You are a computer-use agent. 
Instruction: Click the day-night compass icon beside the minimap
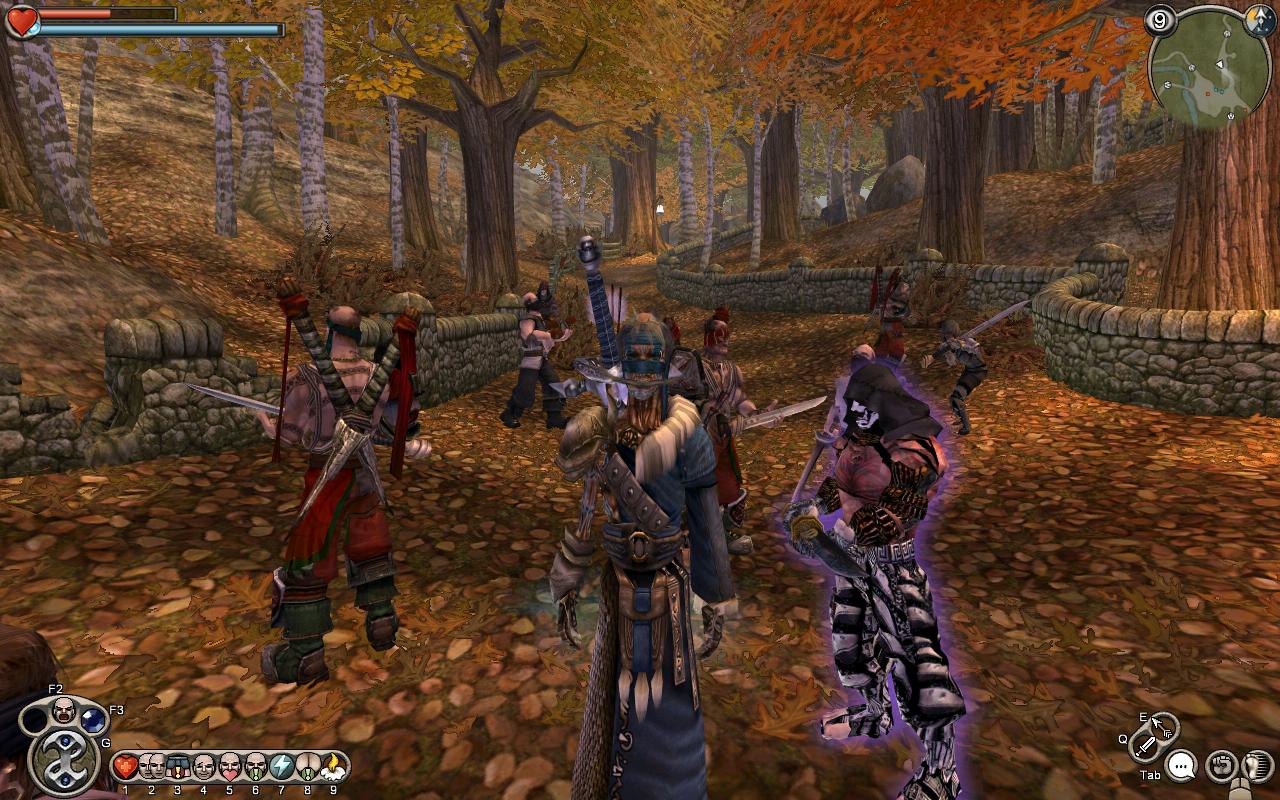point(1260,23)
